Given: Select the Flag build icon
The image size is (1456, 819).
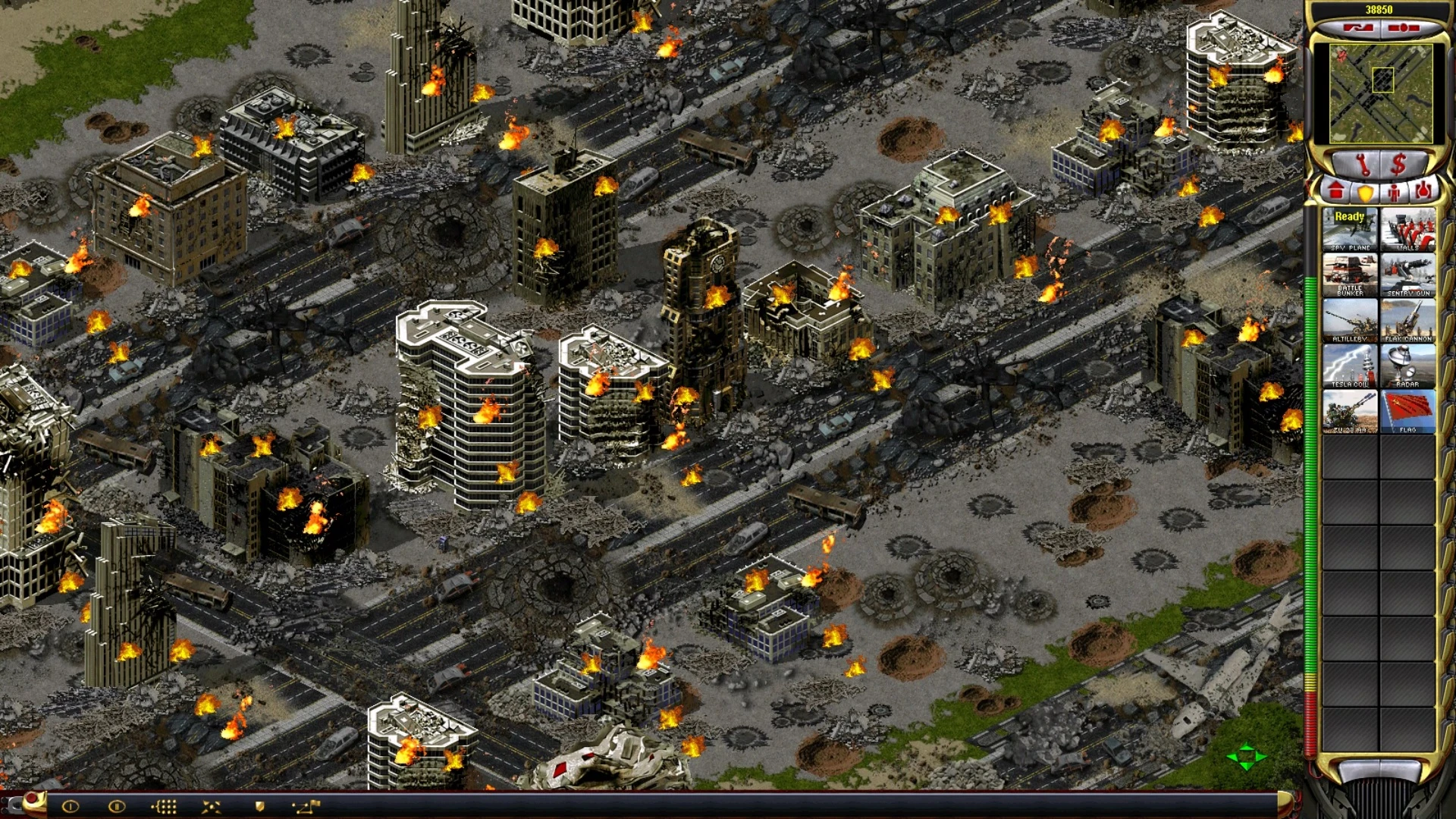Looking at the screenshot, I should (x=1407, y=411).
